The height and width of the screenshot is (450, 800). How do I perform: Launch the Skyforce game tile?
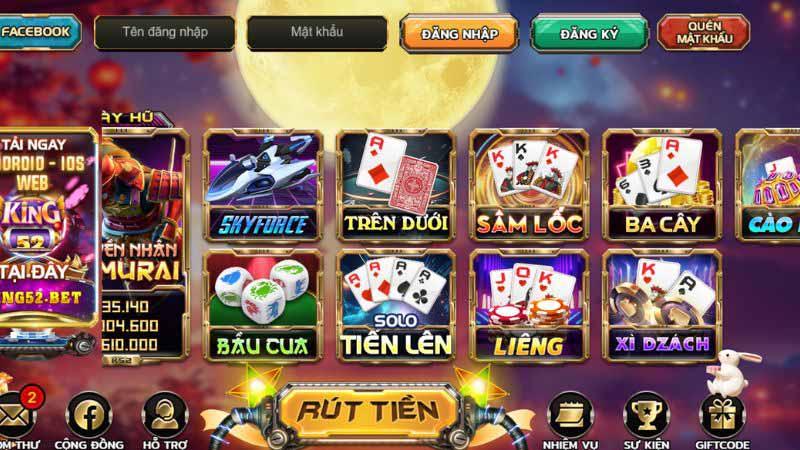pos(264,184)
